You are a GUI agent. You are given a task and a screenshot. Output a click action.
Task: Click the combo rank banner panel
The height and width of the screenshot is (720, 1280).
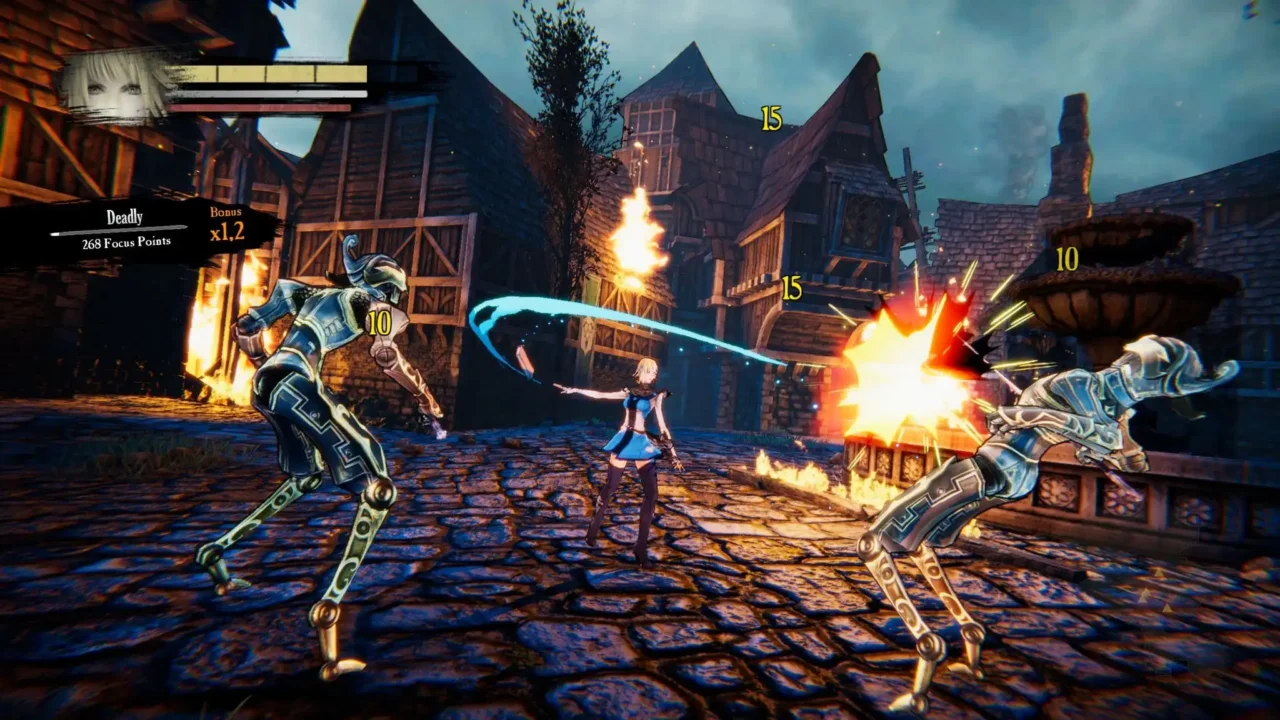(x=130, y=228)
